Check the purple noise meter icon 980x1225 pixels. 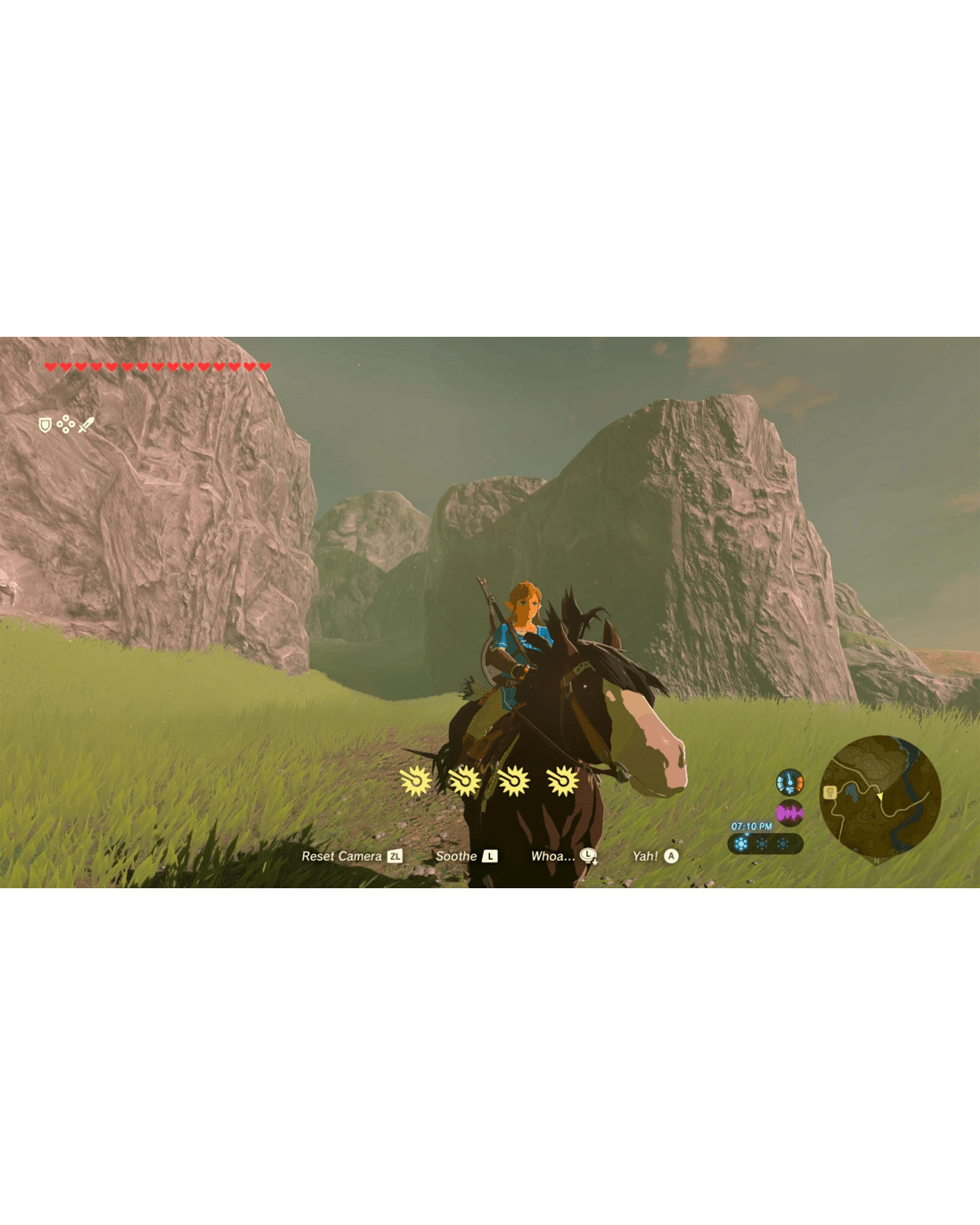pos(789,813)
